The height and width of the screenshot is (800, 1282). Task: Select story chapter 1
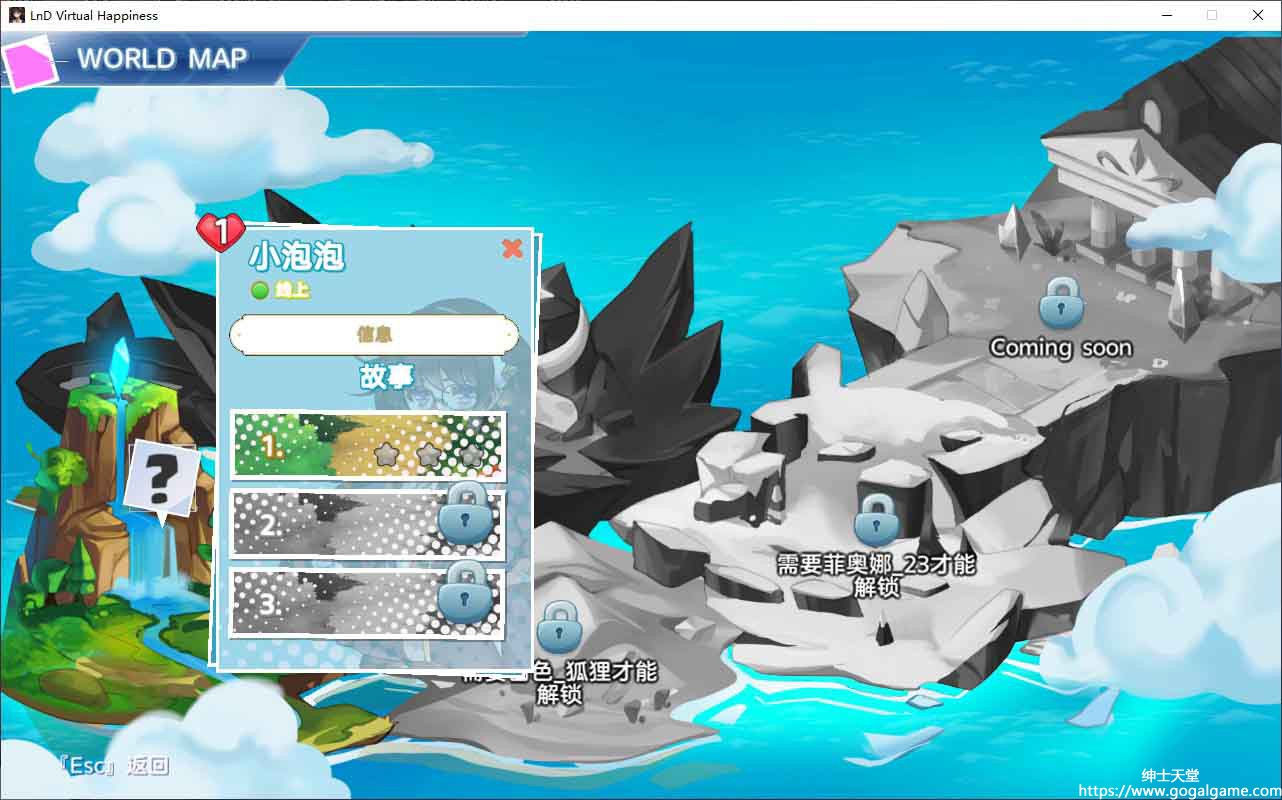[x=368, y=446]
